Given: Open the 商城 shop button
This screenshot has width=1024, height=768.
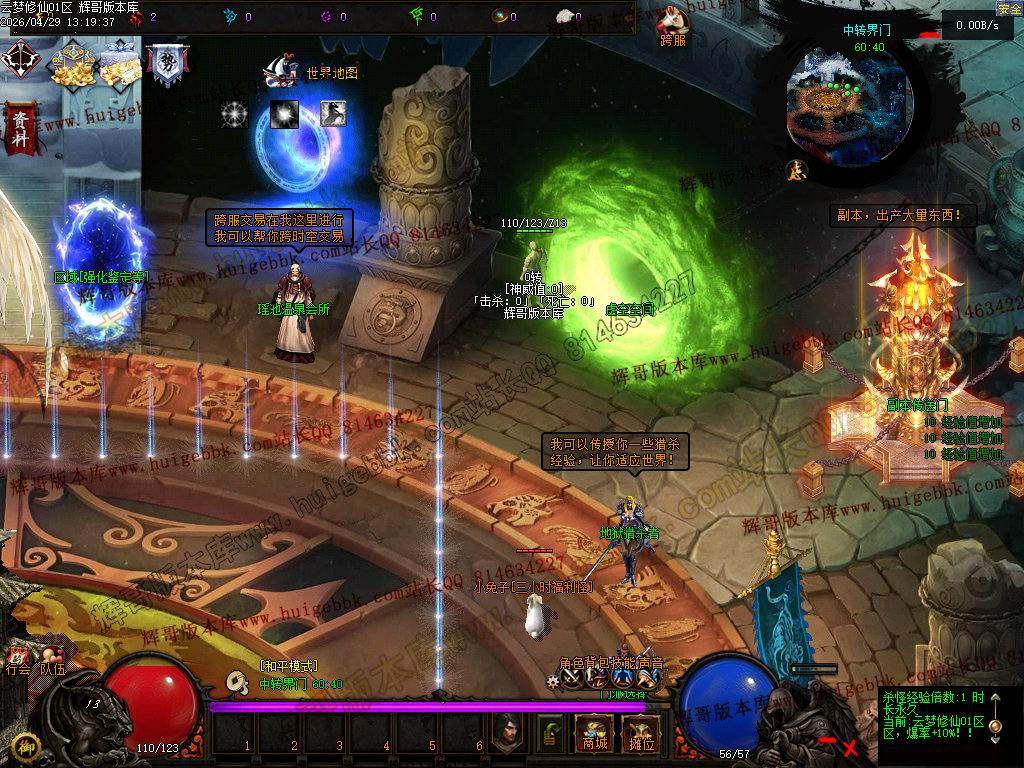Looking at the screenshot, I should point(594,733).
